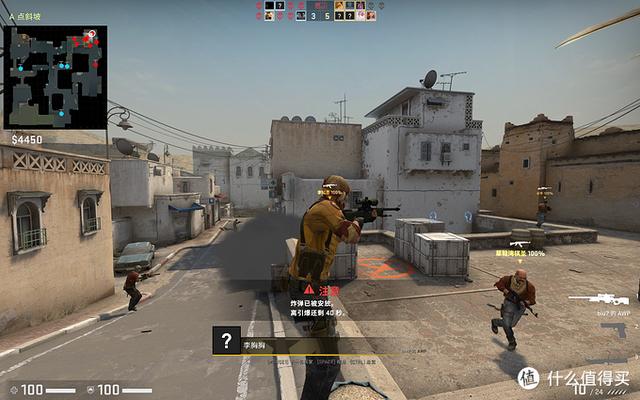The height and width of the screenshot is (400, 640).
Task: Select the AWP sniper rifle weapon icon
Action: (x=600, y=298)
